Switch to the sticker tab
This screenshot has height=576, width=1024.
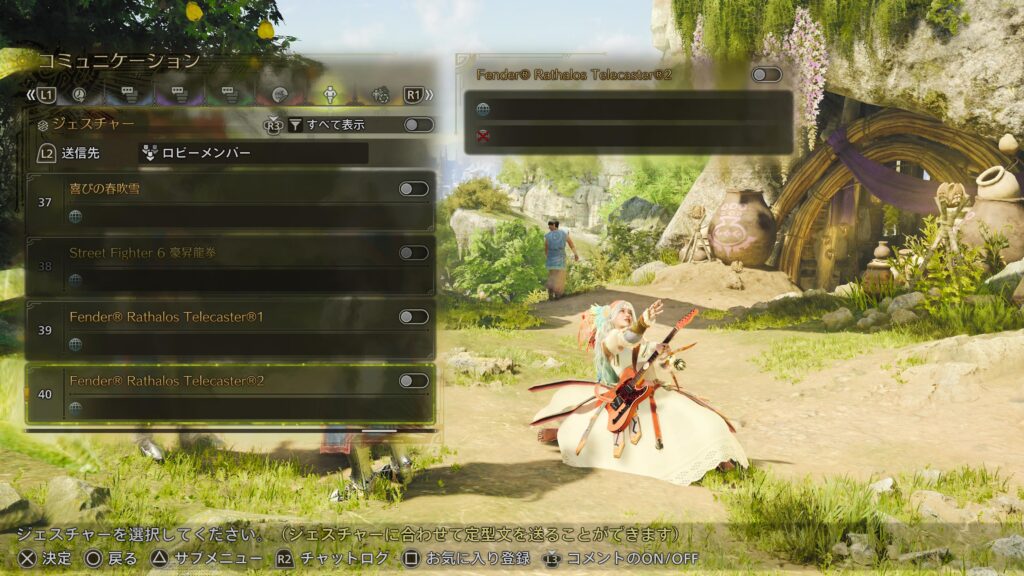(279, 95)
